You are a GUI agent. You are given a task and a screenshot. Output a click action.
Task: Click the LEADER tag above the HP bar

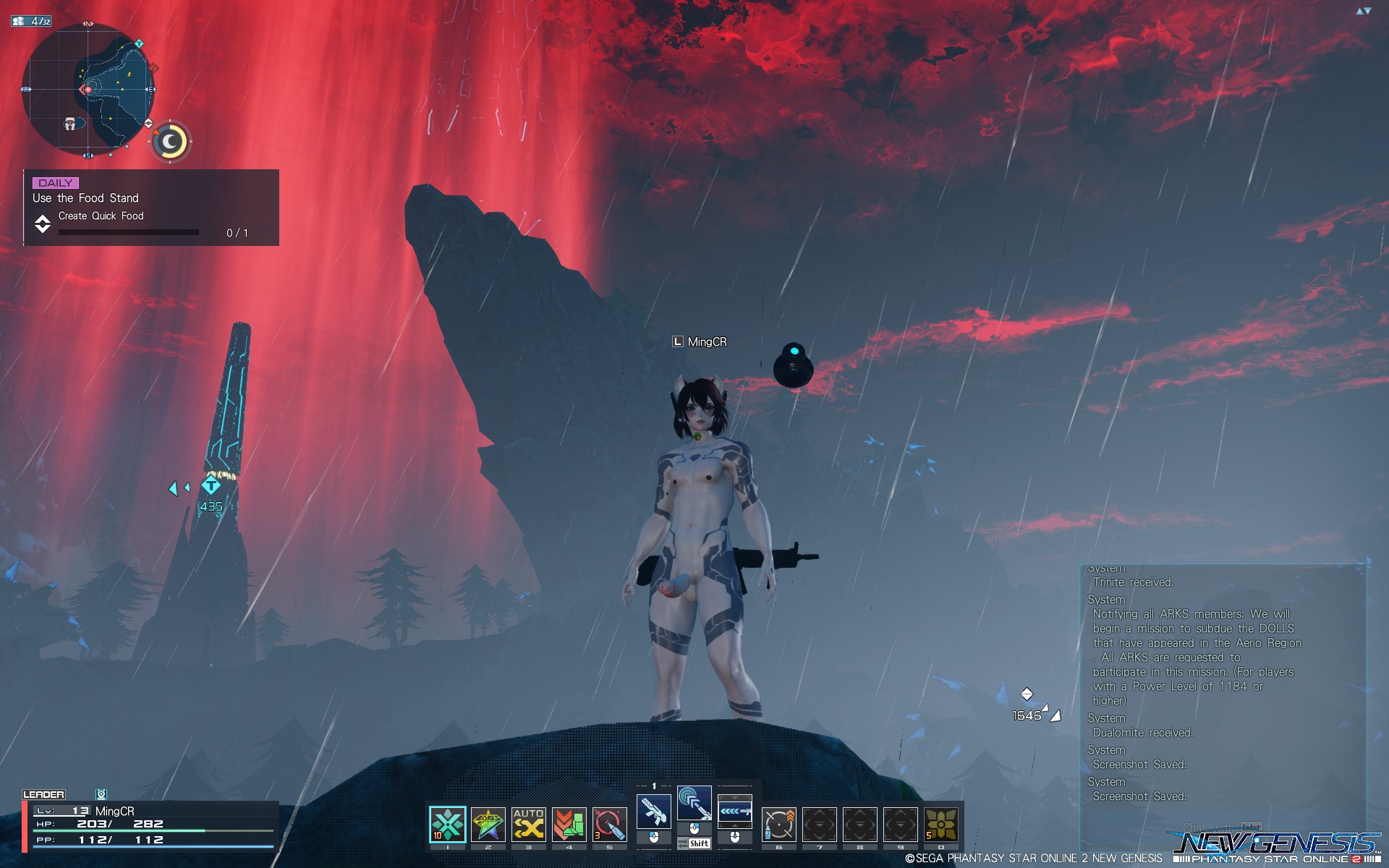click(x=45, y=793)
